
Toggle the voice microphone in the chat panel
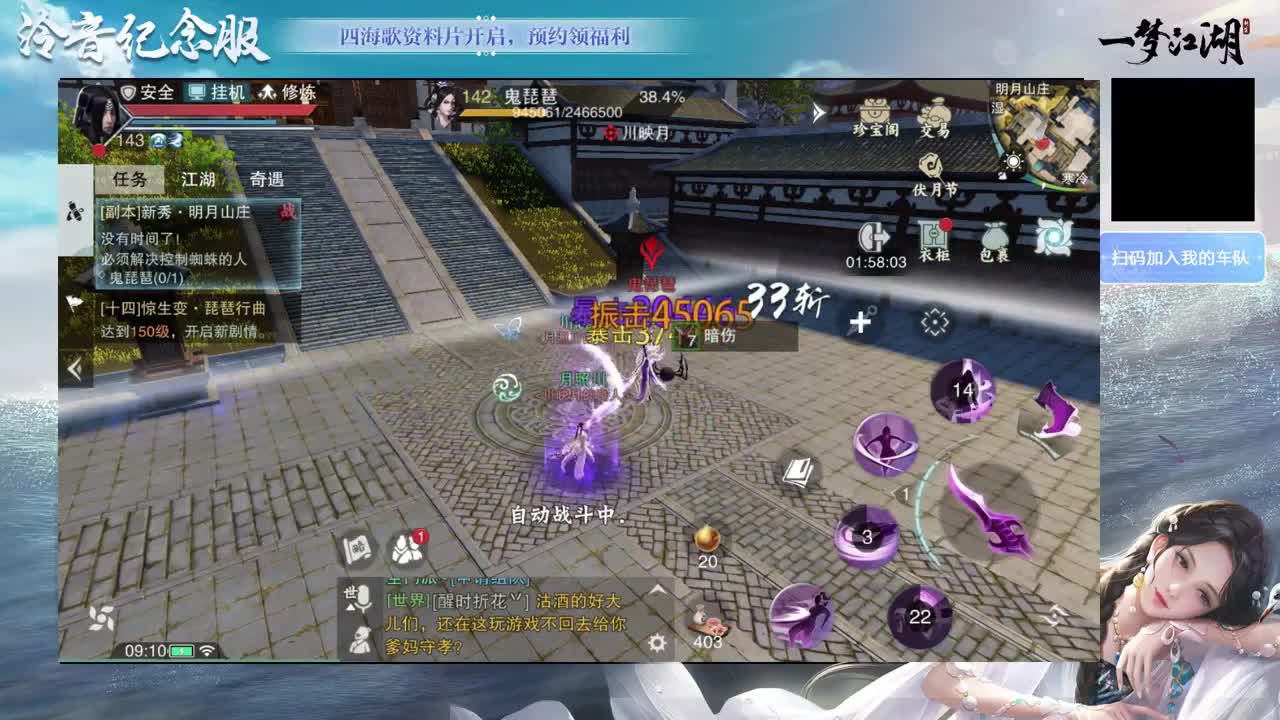pos(363,599)
